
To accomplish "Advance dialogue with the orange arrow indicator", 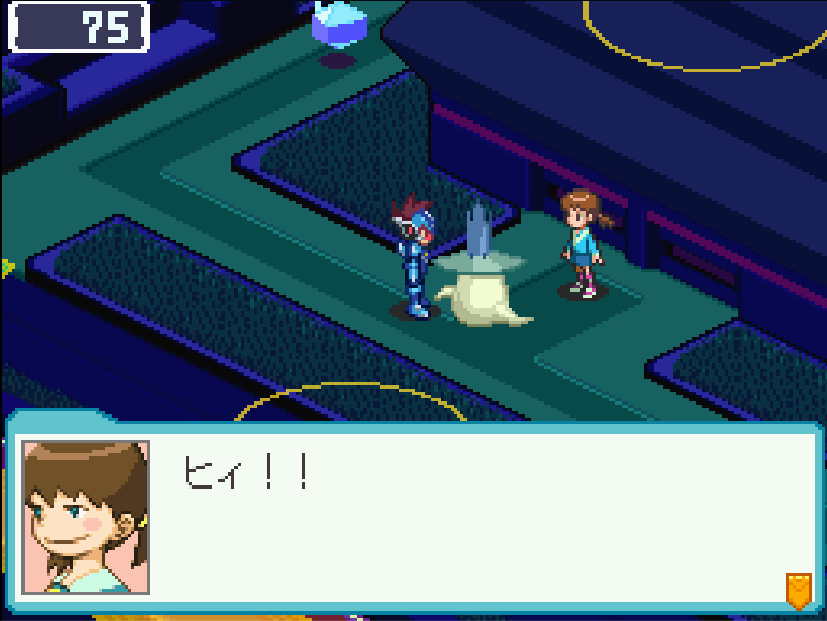I will [x=797, y=590].
